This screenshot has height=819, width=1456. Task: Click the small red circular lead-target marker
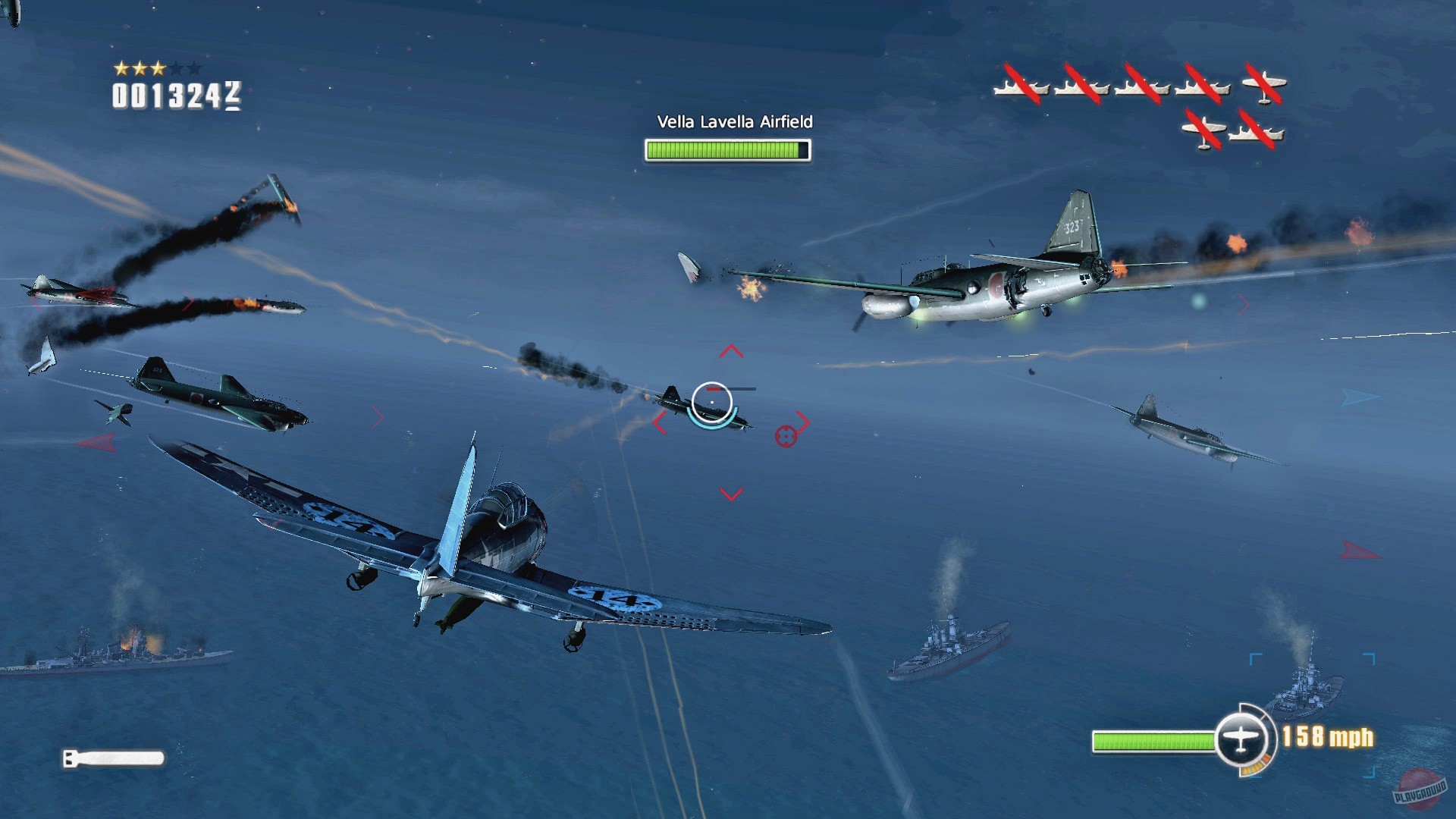pyautogui.click(x=786, y=436)
